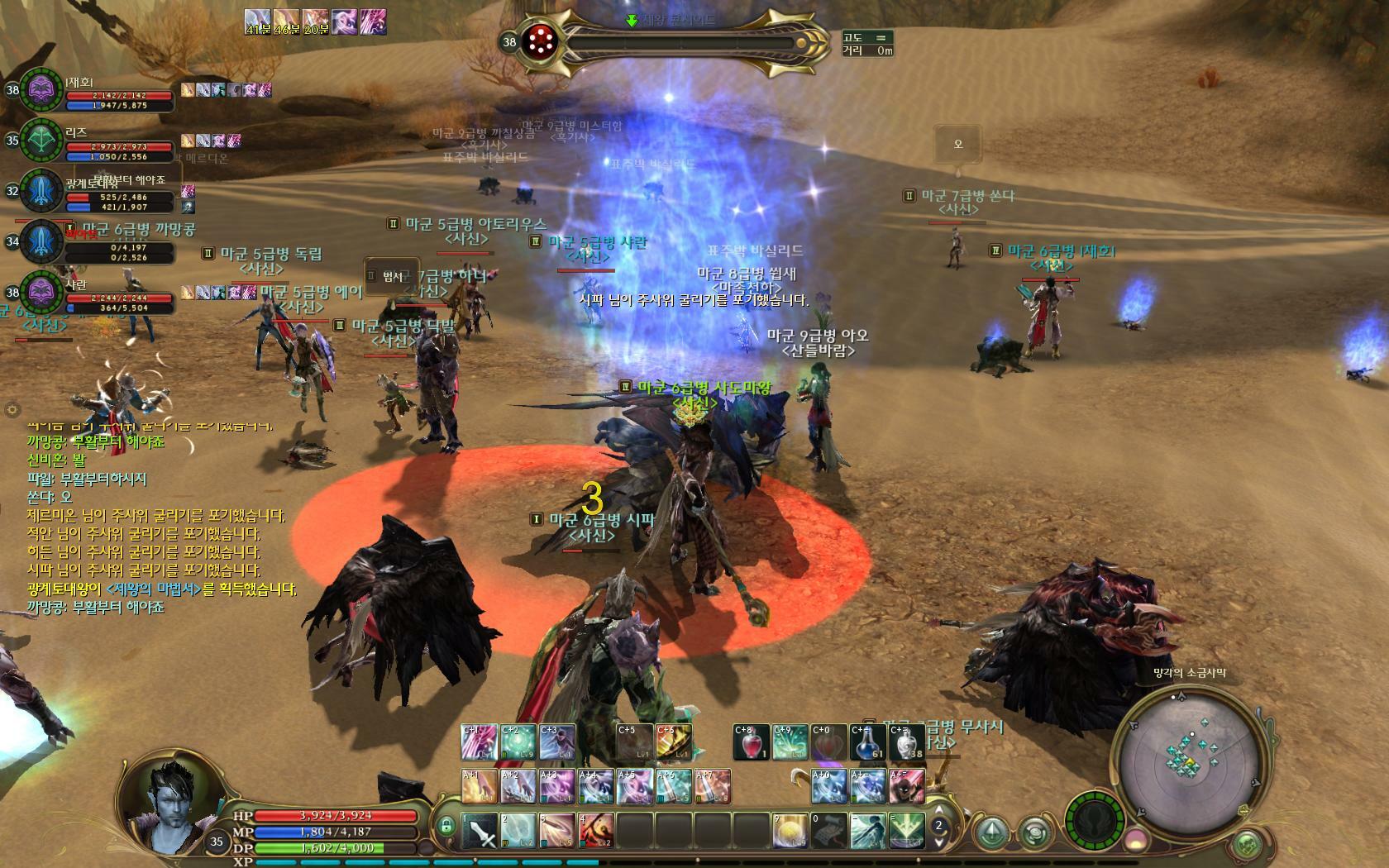Use the sword attack in slot 1
The width and height of the screenshot is (1389, 868).
coord(479,831)
